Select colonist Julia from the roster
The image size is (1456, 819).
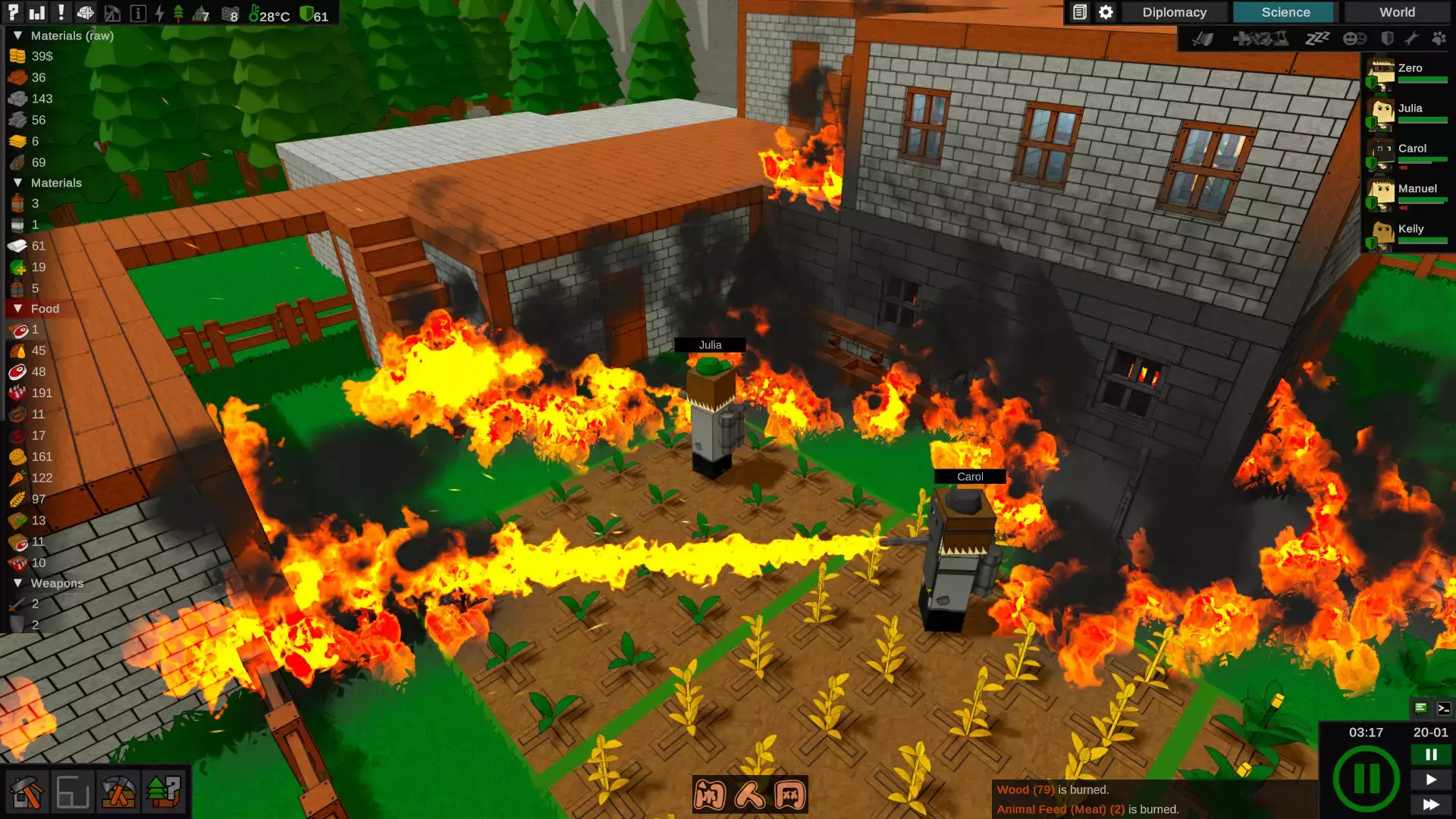tap(1407, 114)
